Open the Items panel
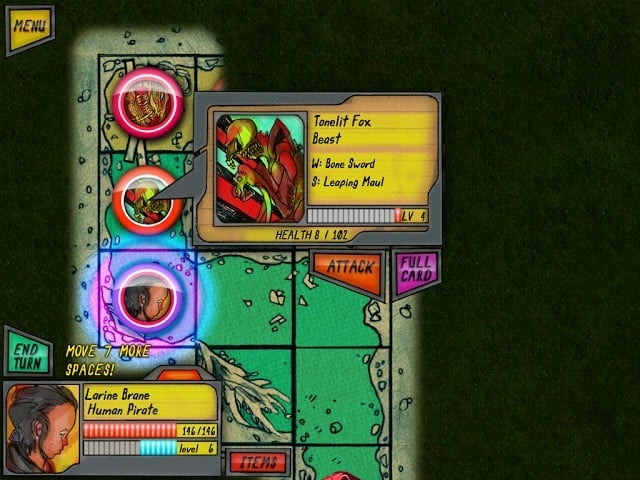Viewport: 640px width, 480px height. (258, 461)
